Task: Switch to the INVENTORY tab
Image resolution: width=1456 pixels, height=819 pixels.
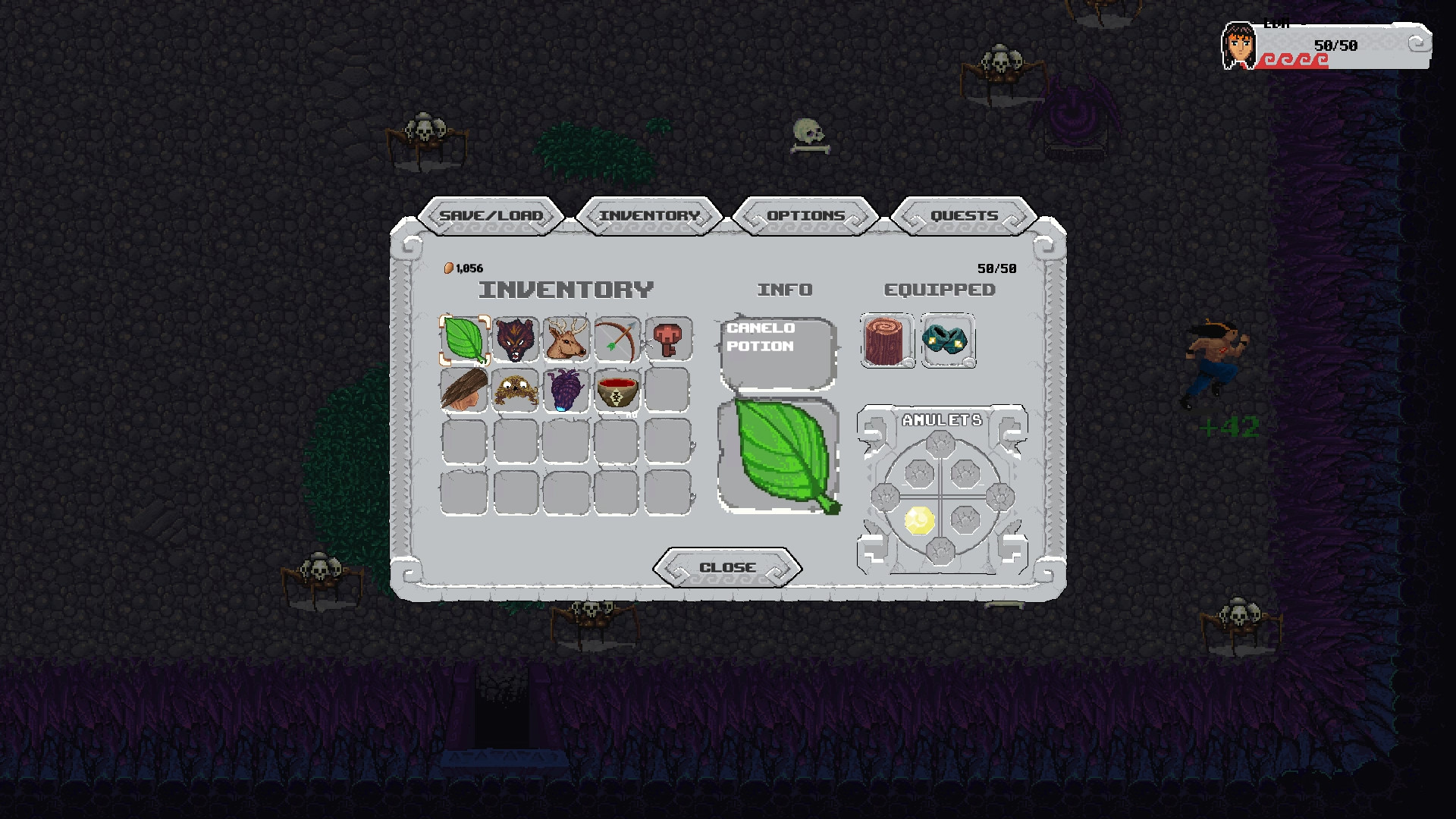Action: (x=649, y=215)
